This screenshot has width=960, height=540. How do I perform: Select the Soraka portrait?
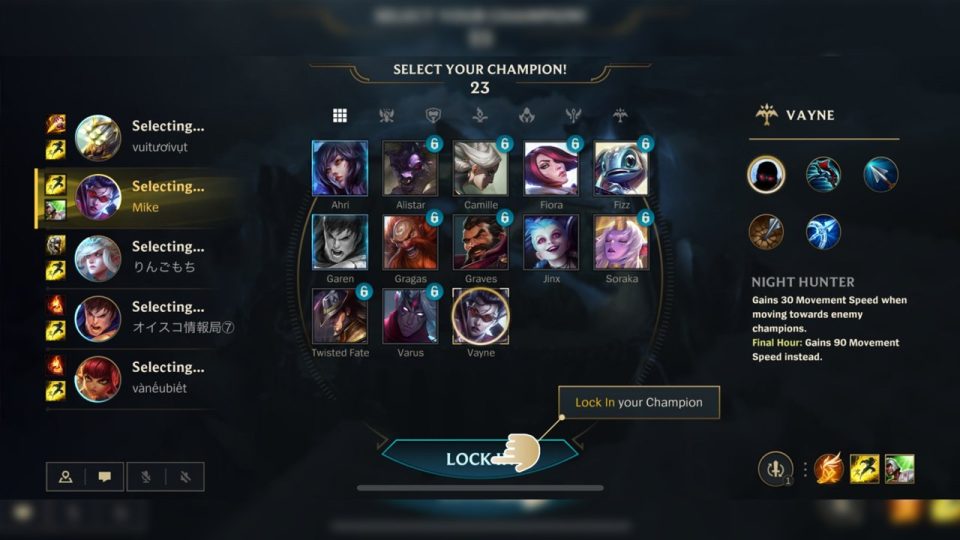pos(621,242)
